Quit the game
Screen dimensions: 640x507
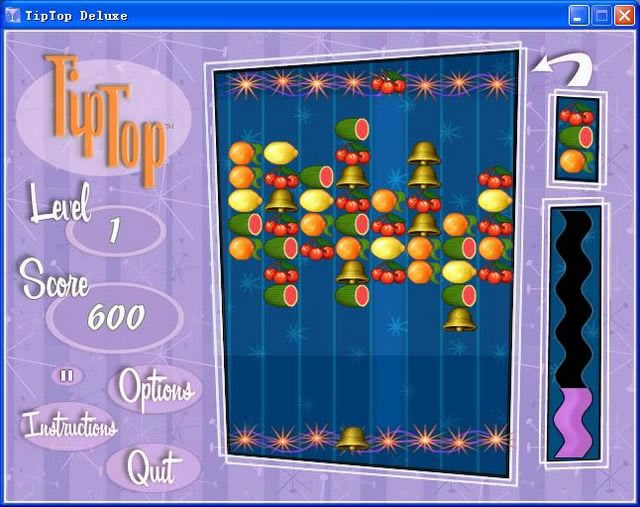(152, 468)
